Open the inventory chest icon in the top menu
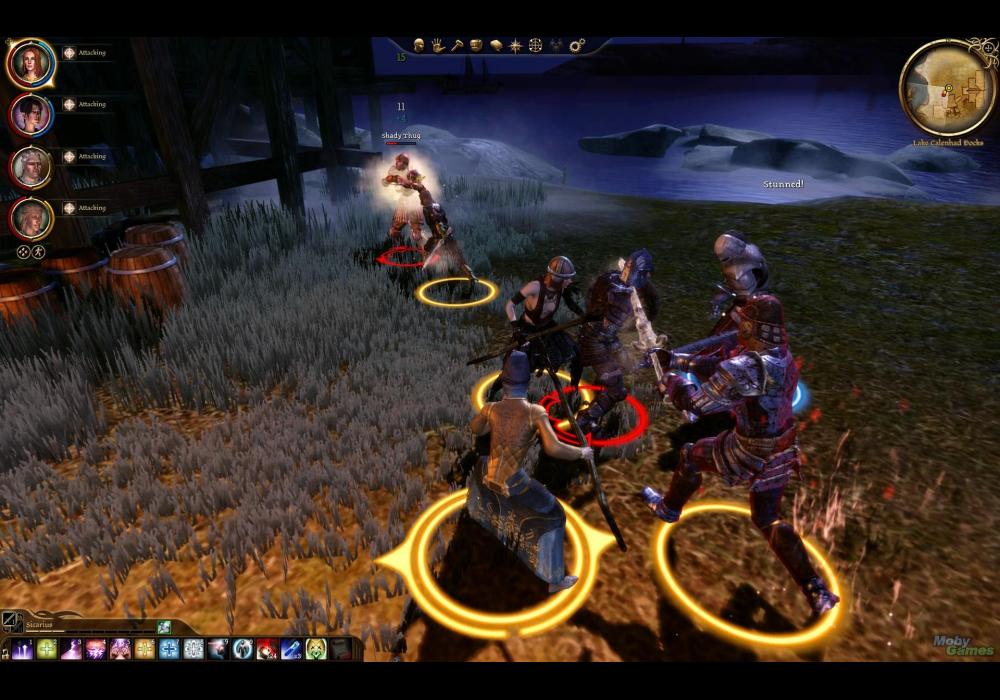Viewport: 1000px width, 700px height. coord(476,45)
